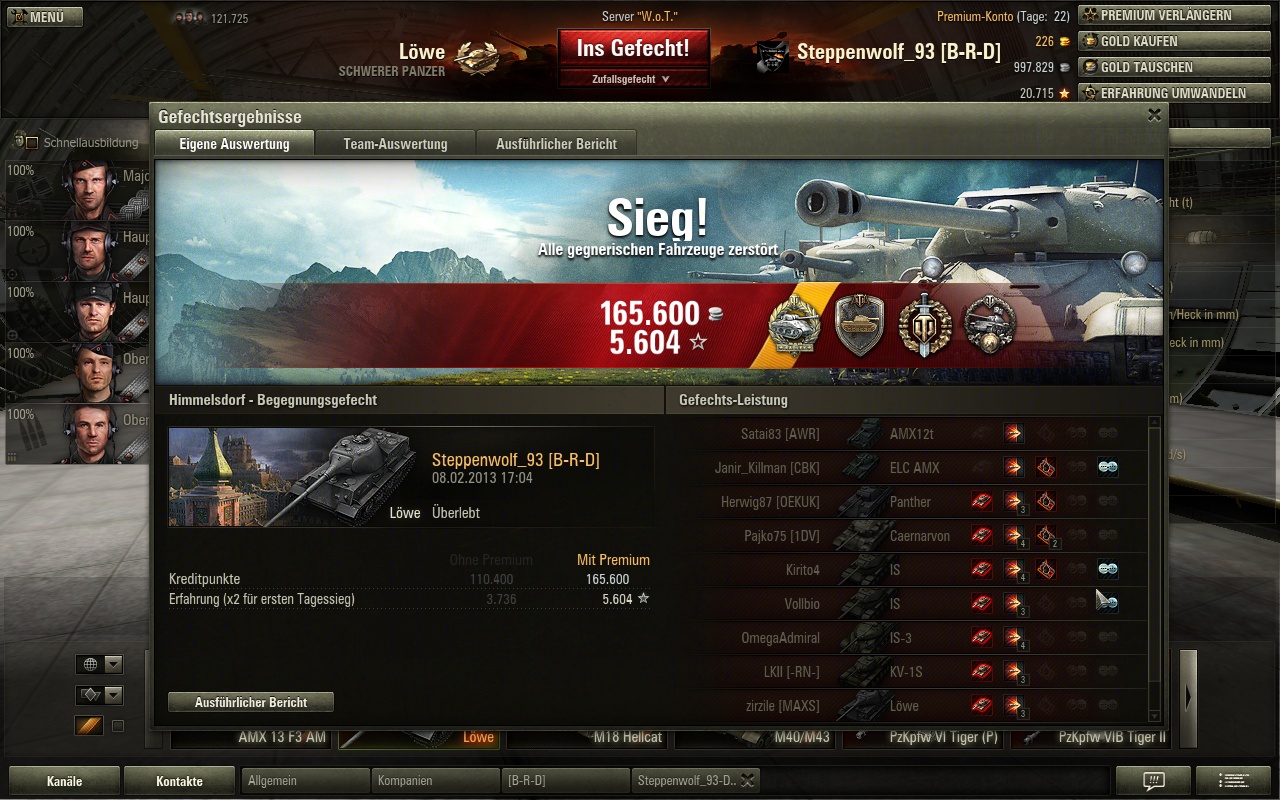
Task: Start battle with Ins Gefecht!
Action: 633,48
